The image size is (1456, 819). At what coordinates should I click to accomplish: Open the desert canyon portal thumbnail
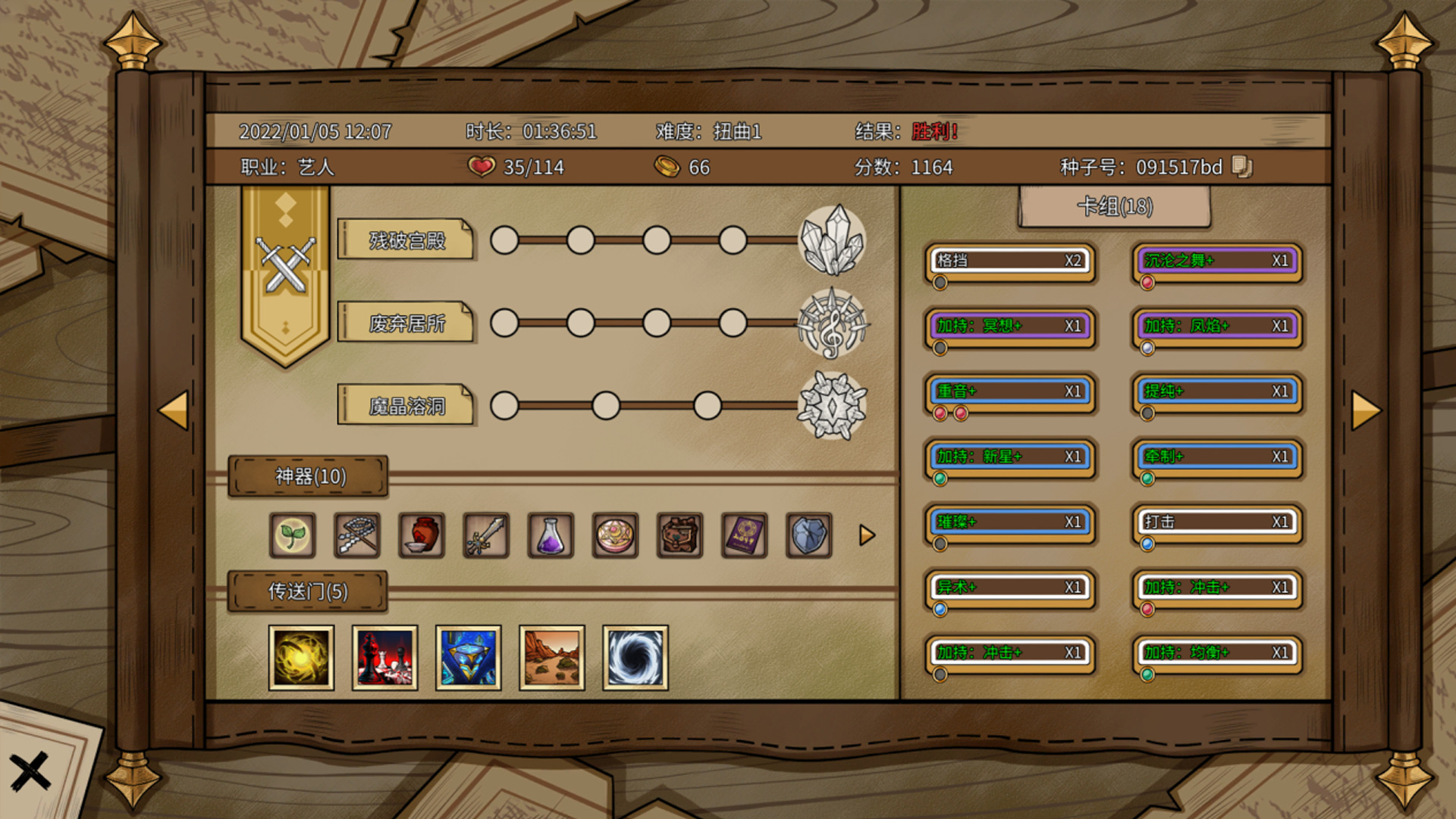click(x=551, y=657)
